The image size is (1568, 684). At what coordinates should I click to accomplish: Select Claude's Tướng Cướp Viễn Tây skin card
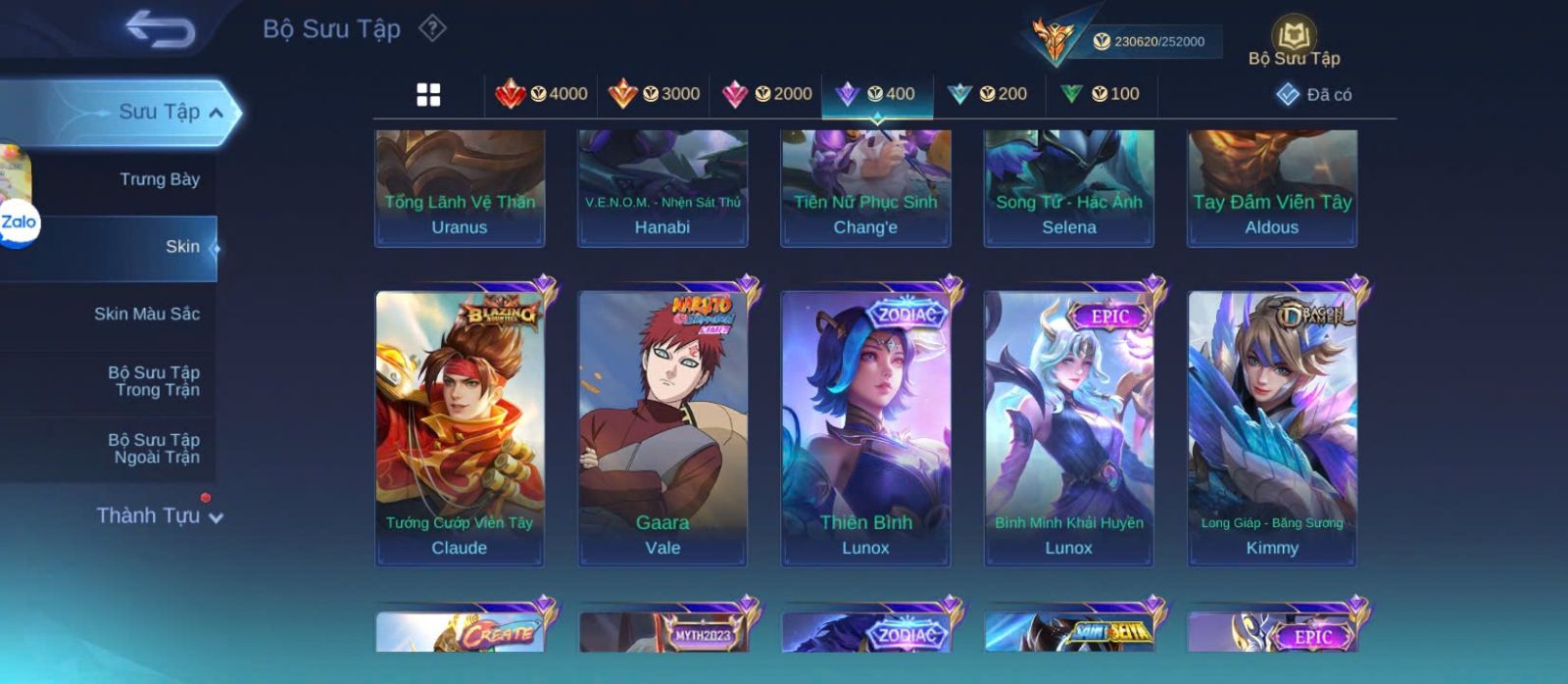[x=460, y=427]
